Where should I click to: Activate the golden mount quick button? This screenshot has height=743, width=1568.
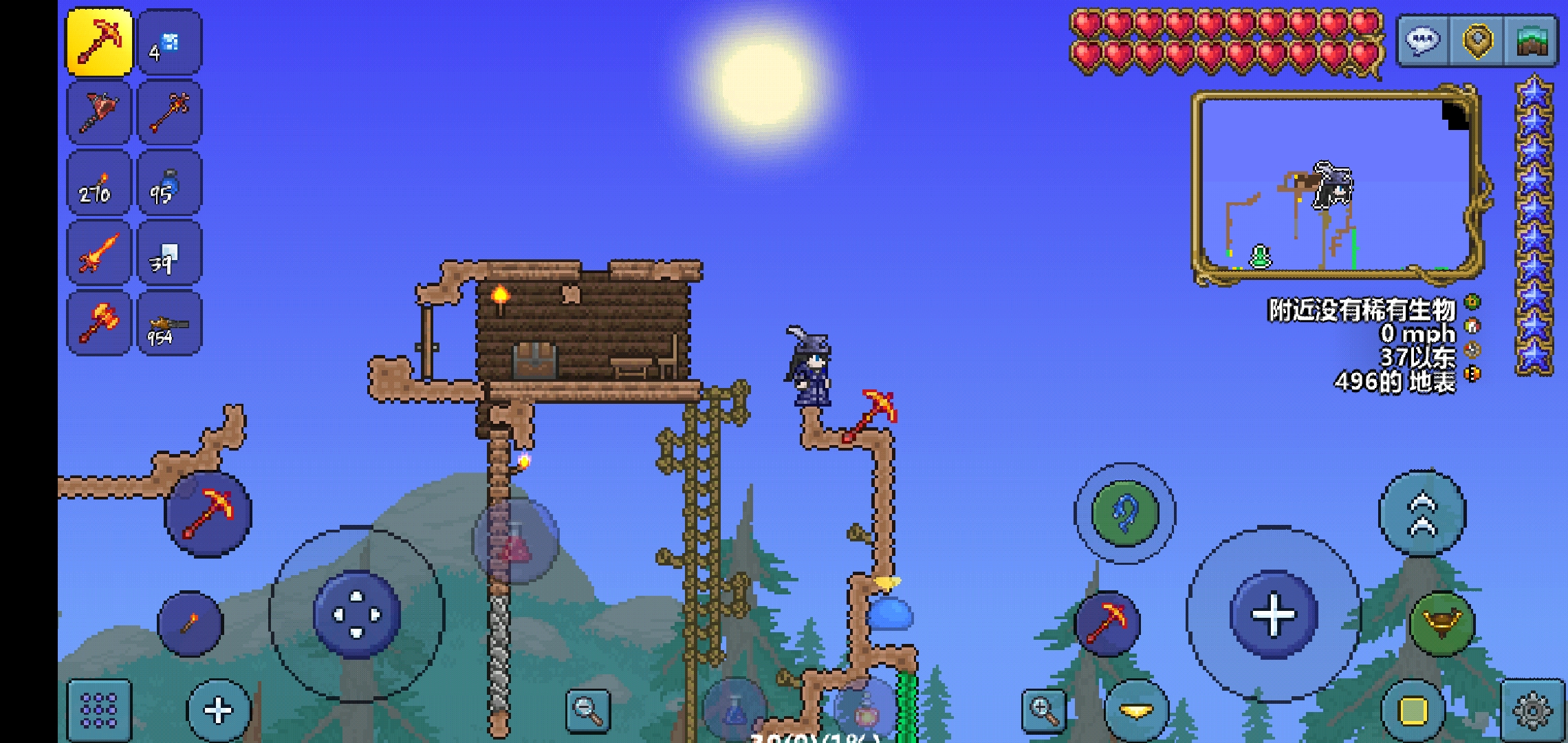click(x=1442, y=623)
